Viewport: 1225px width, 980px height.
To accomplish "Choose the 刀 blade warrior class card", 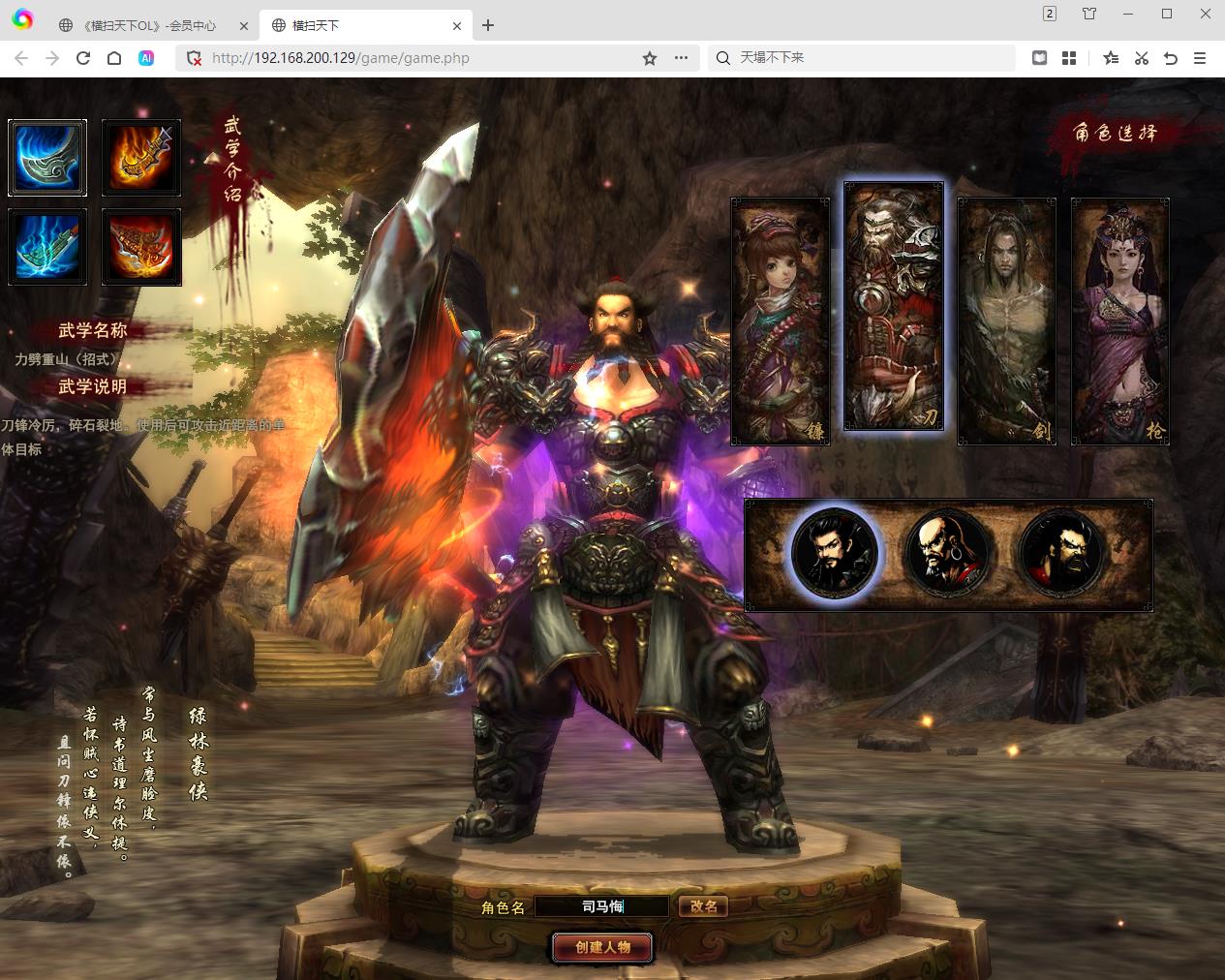I will pyautogui.click(x=894, y=307).
